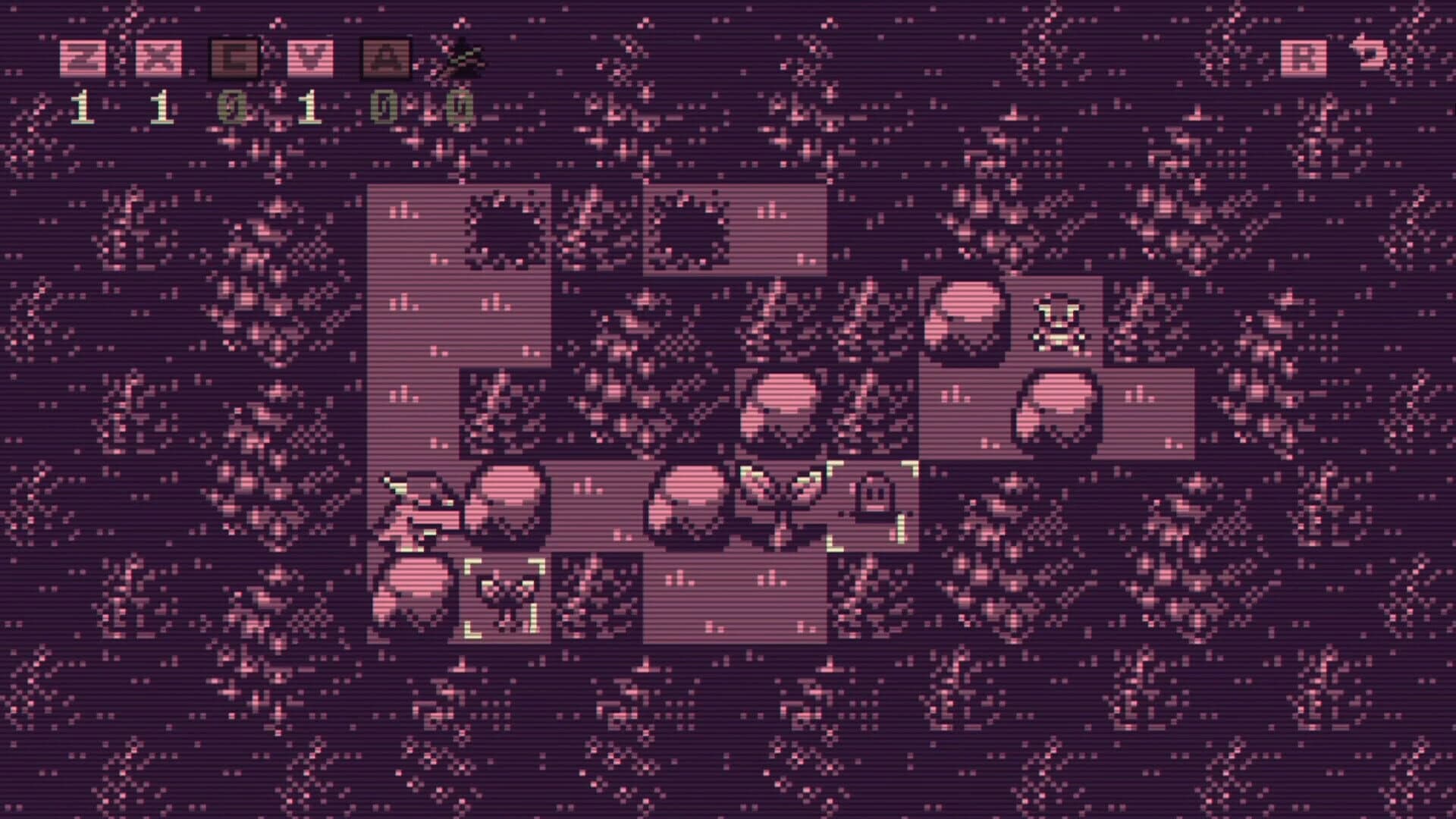Screen dimensions: 1456x819
Task: Click the rabbit on the top-right platform
Action: click(967, 318)
